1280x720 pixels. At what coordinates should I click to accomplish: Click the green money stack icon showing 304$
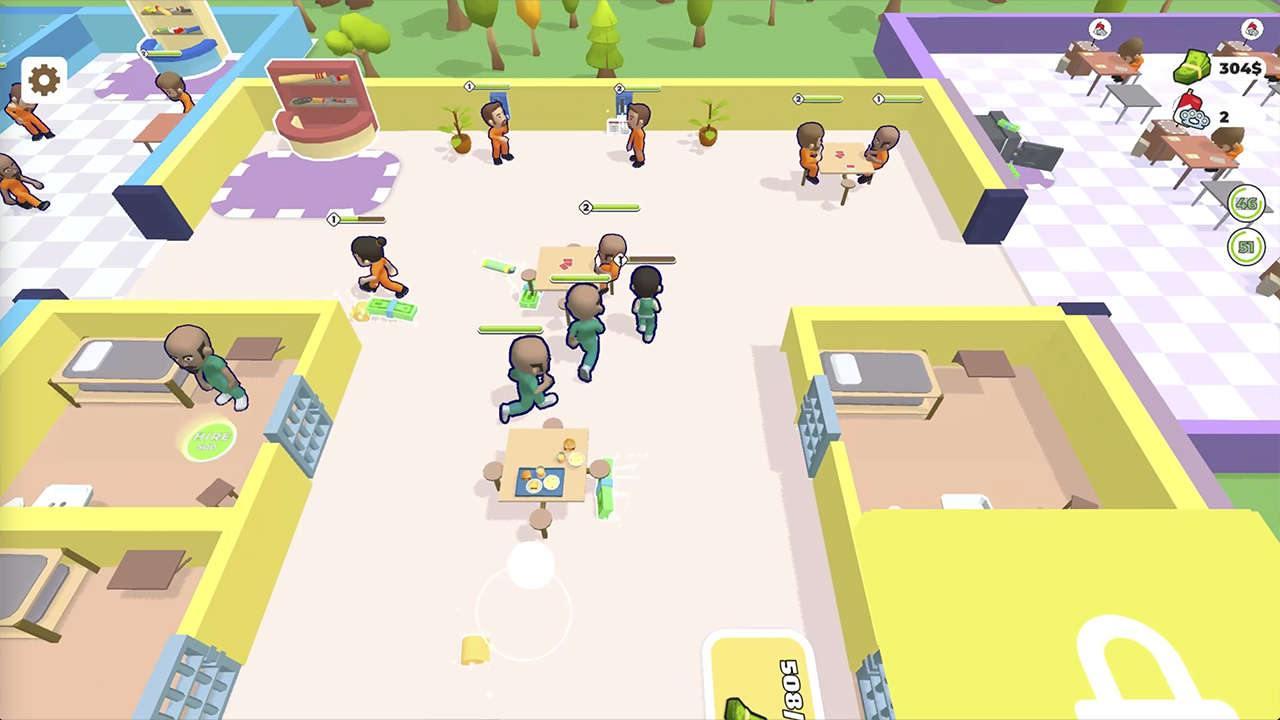[1193, 68]
